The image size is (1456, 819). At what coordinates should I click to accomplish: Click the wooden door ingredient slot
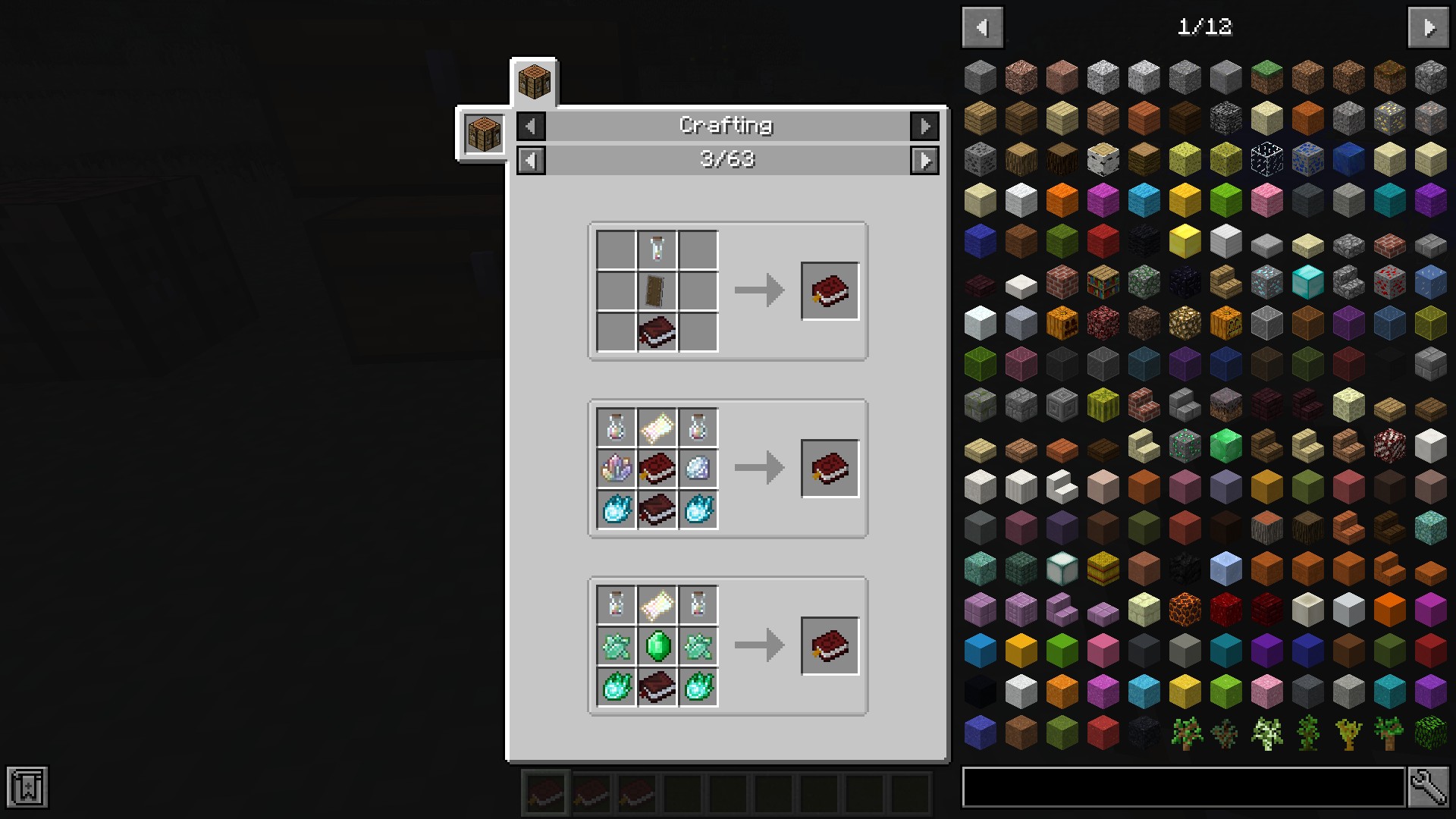[x=657, y=290]
